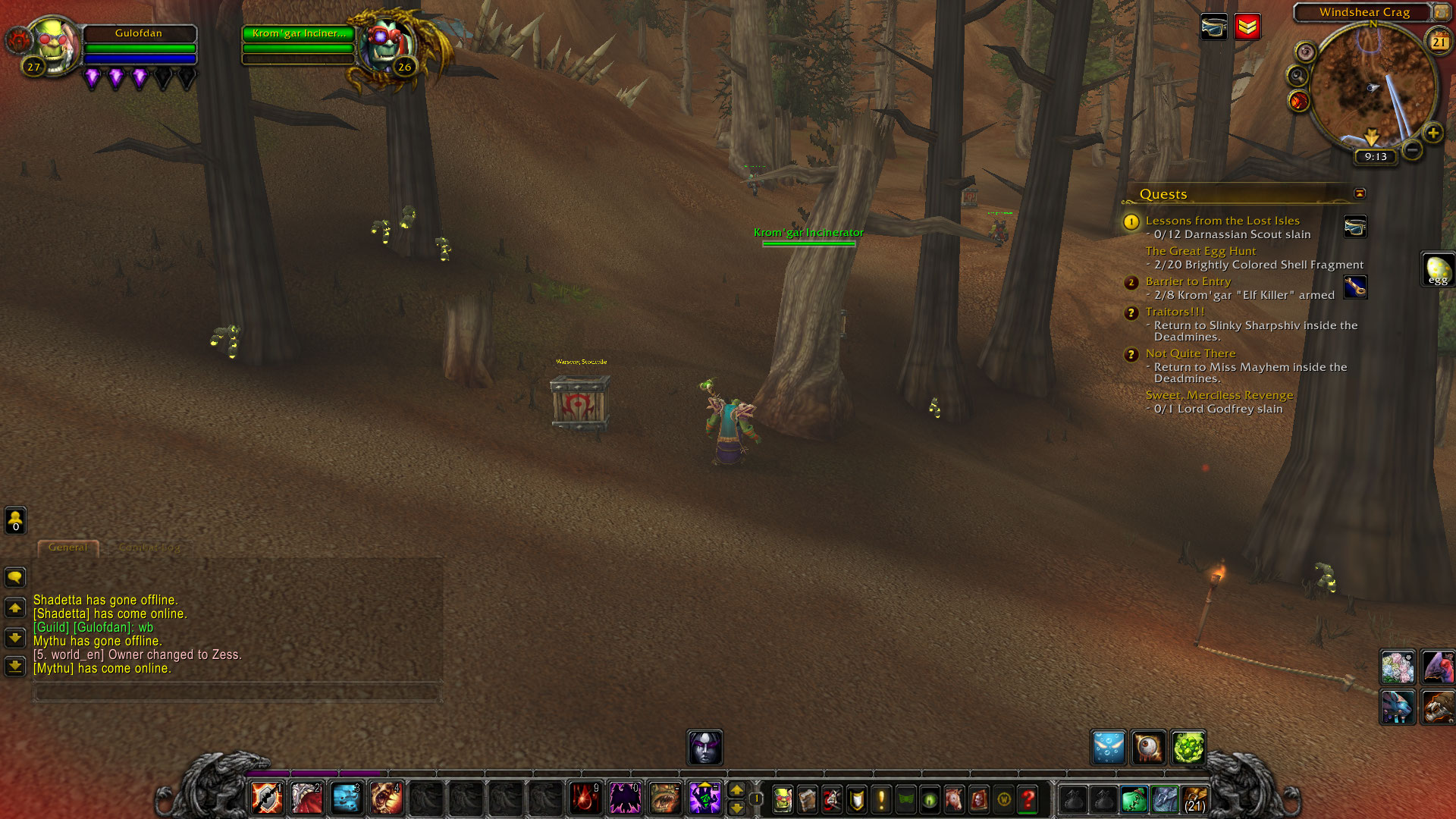Toggle the minimap tracking magnifier button
Screen dimensions: 1456x819
(1298, 76)
